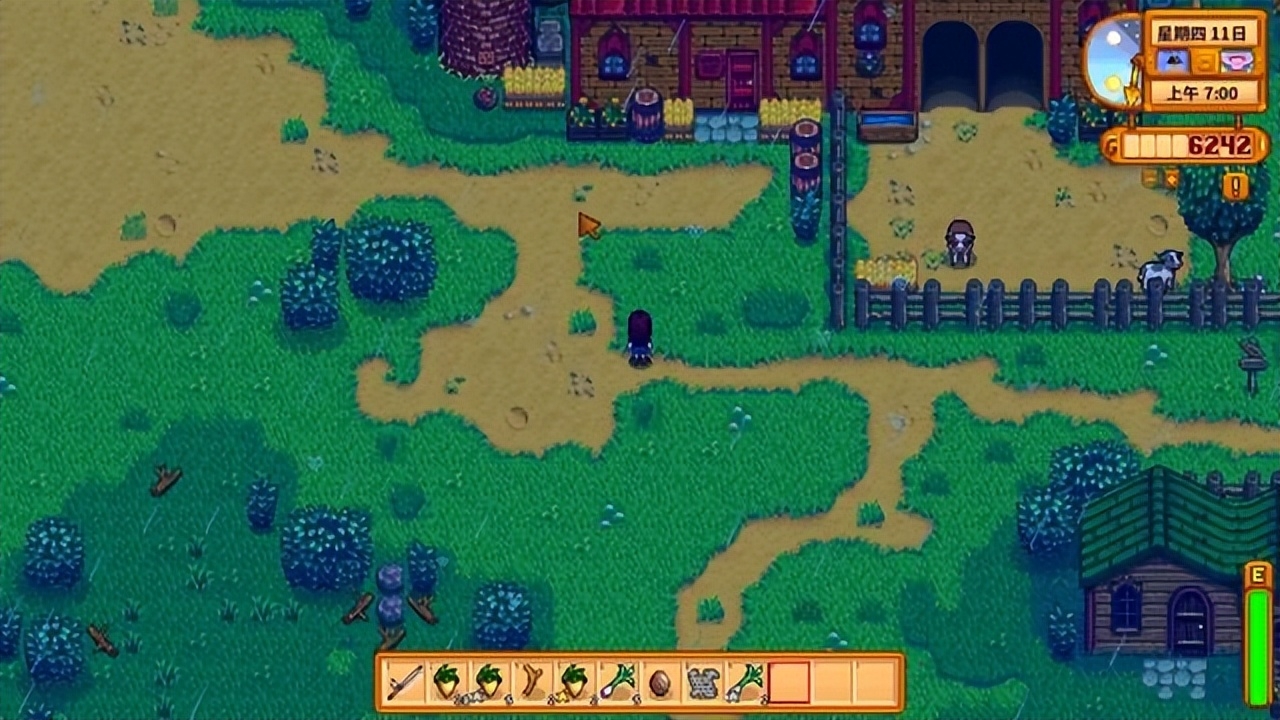Click the zoom-in plus button
The image size is (1280, 720).
point(1172,178)
